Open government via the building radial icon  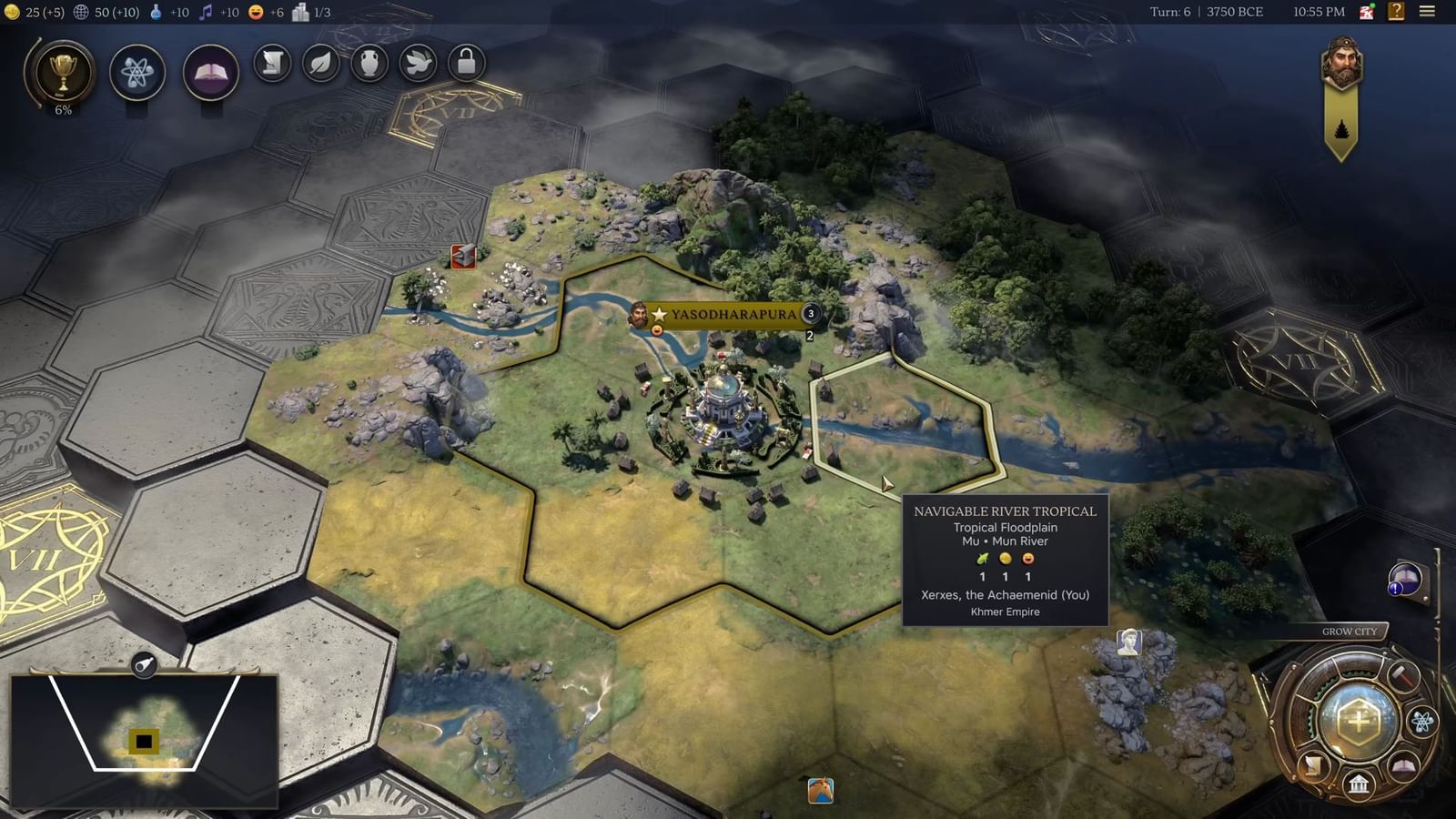tap(1359, 785)
